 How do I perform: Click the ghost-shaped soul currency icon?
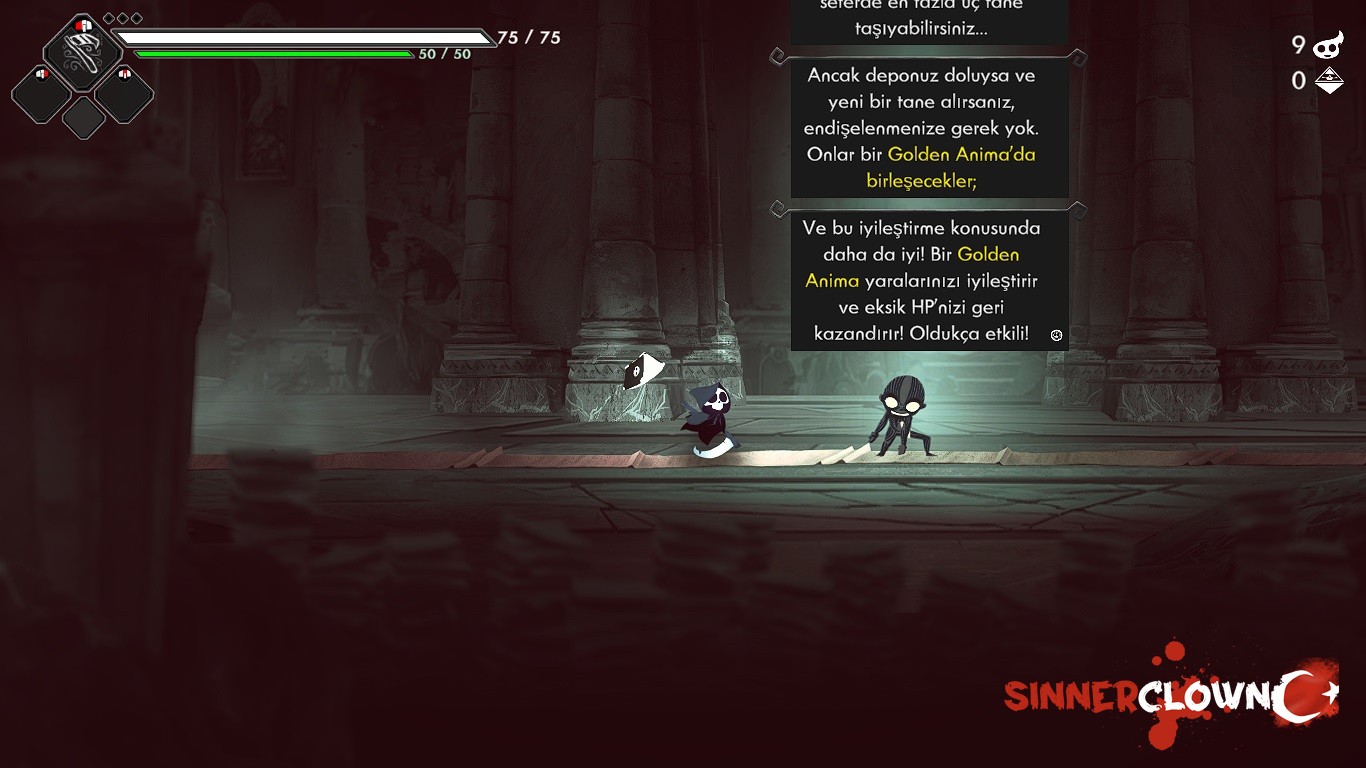(1329, 45)
